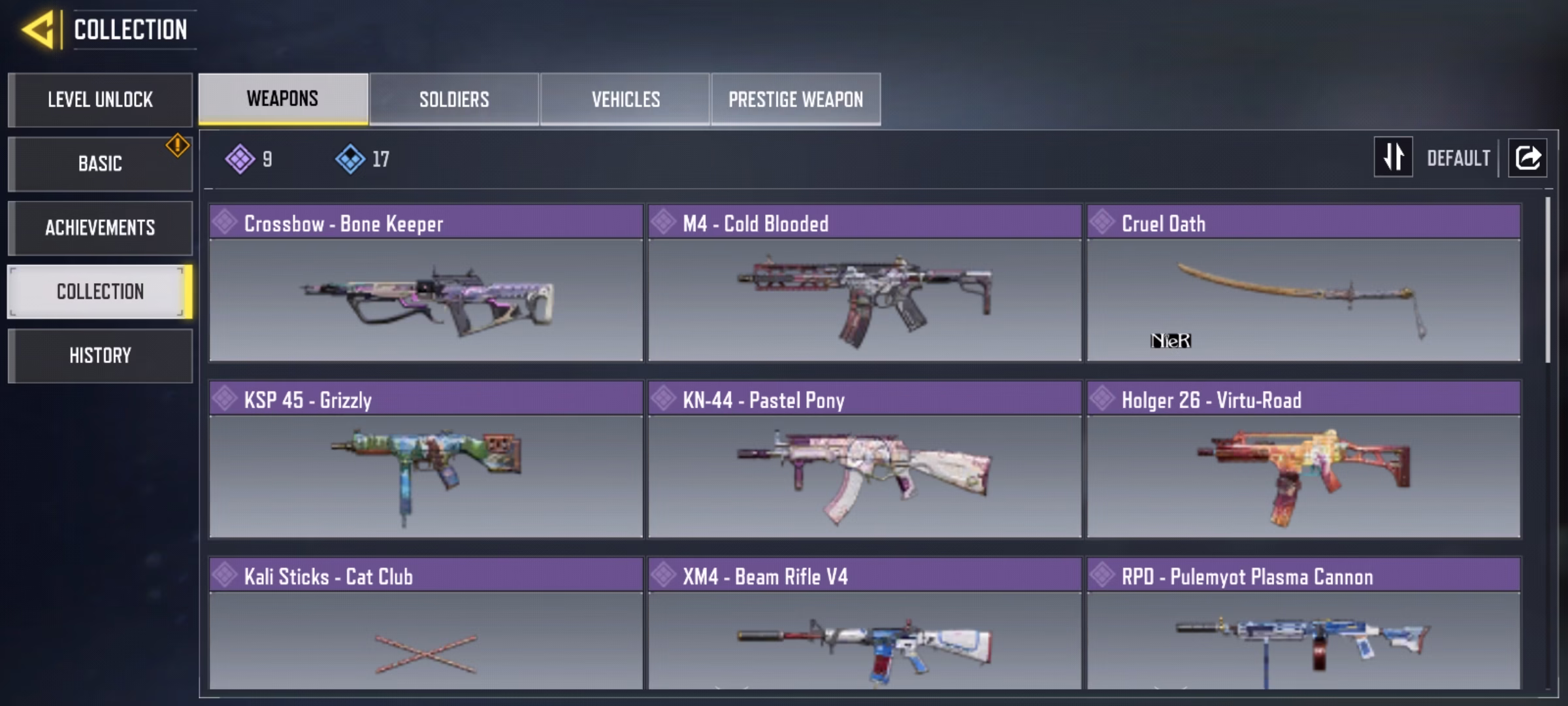Switch to the Soldiers tab
The width and height of the screenshot is (1568, 706).
[454, 99]
